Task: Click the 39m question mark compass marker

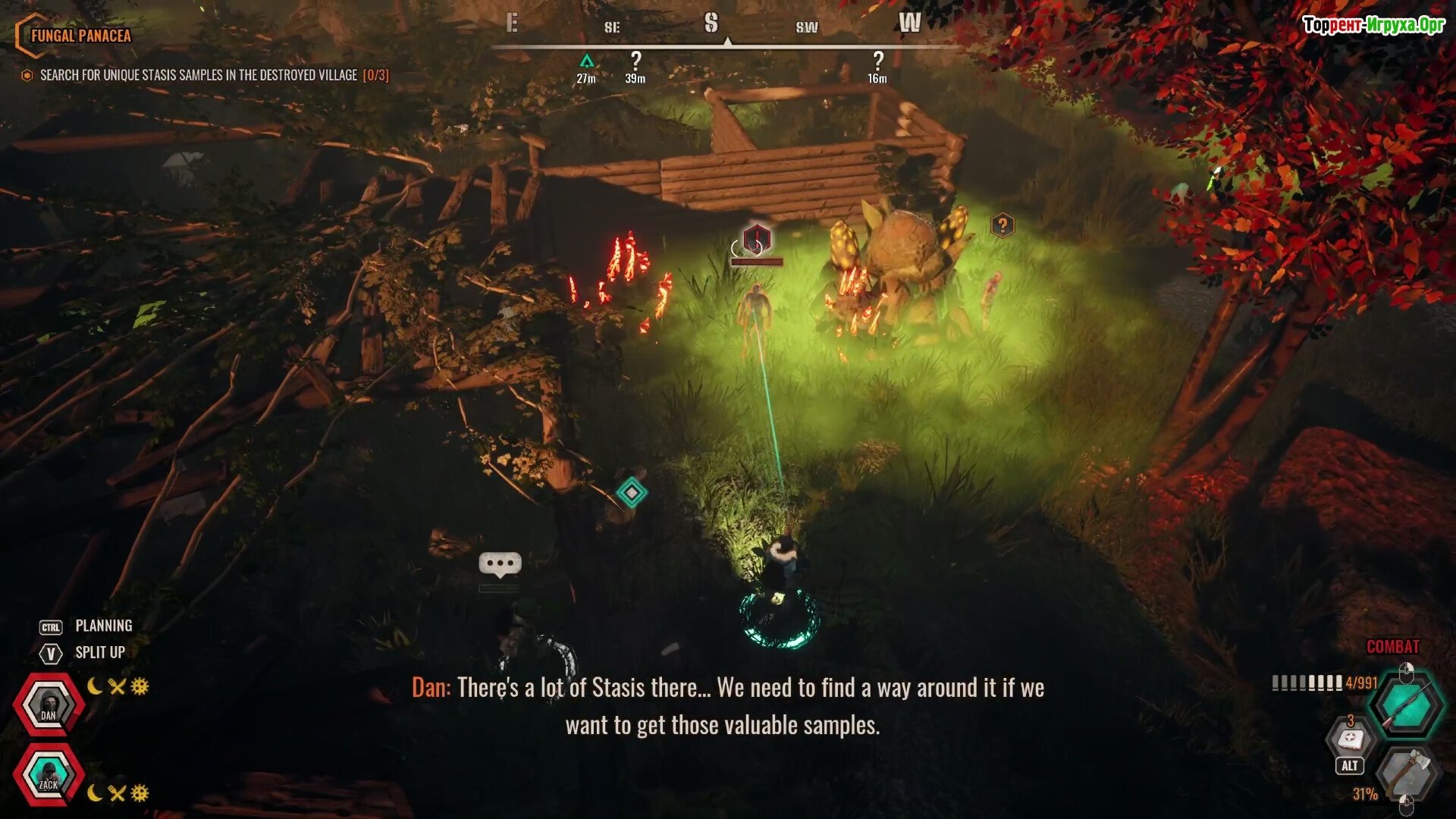Action: click(635, 61)
